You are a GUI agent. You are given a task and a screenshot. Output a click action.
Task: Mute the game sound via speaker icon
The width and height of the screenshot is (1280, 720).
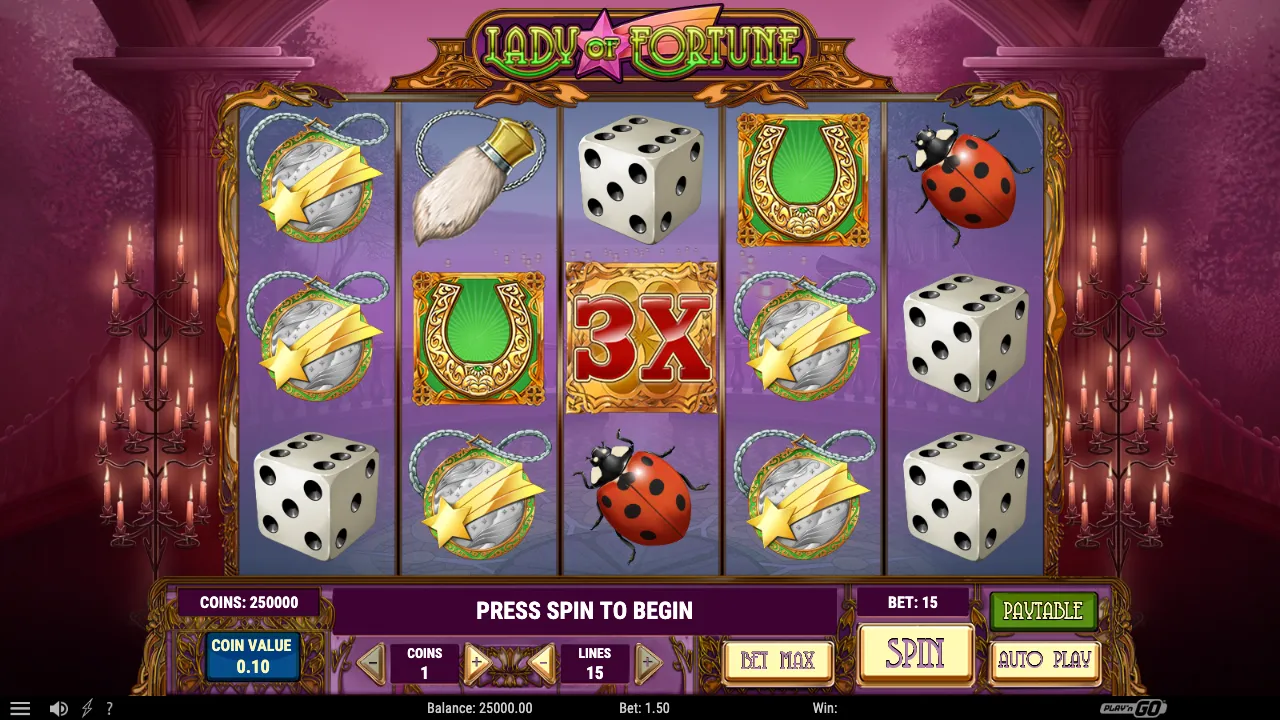click(x=58, y=708)
